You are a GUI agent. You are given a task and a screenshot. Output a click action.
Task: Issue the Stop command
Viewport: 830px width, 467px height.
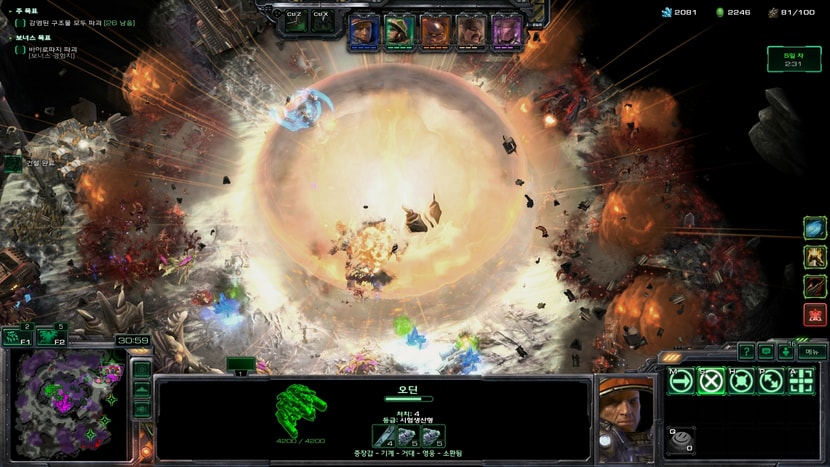[711, 381]
